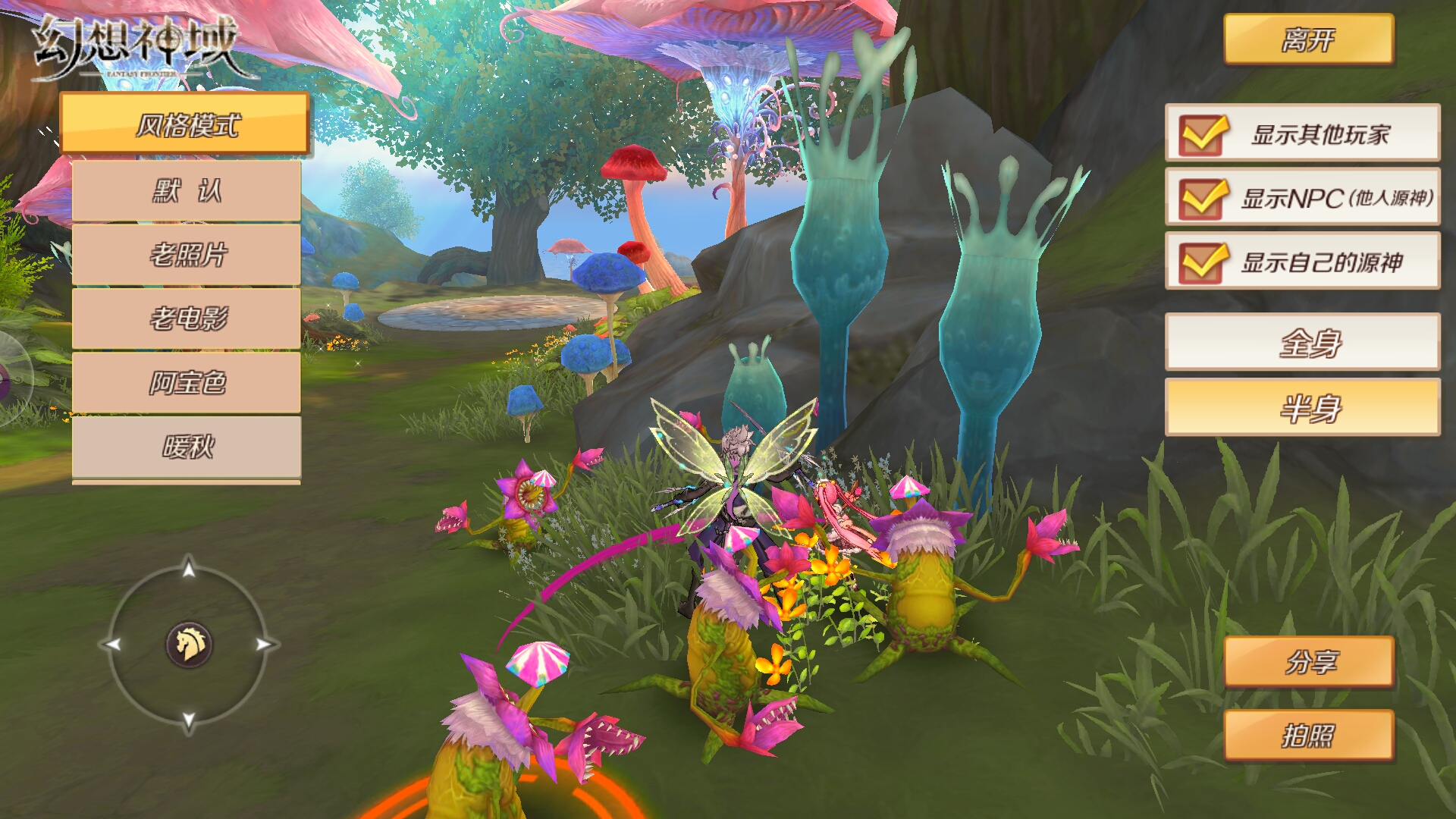Select the 默认 default style

coord(186,190)
